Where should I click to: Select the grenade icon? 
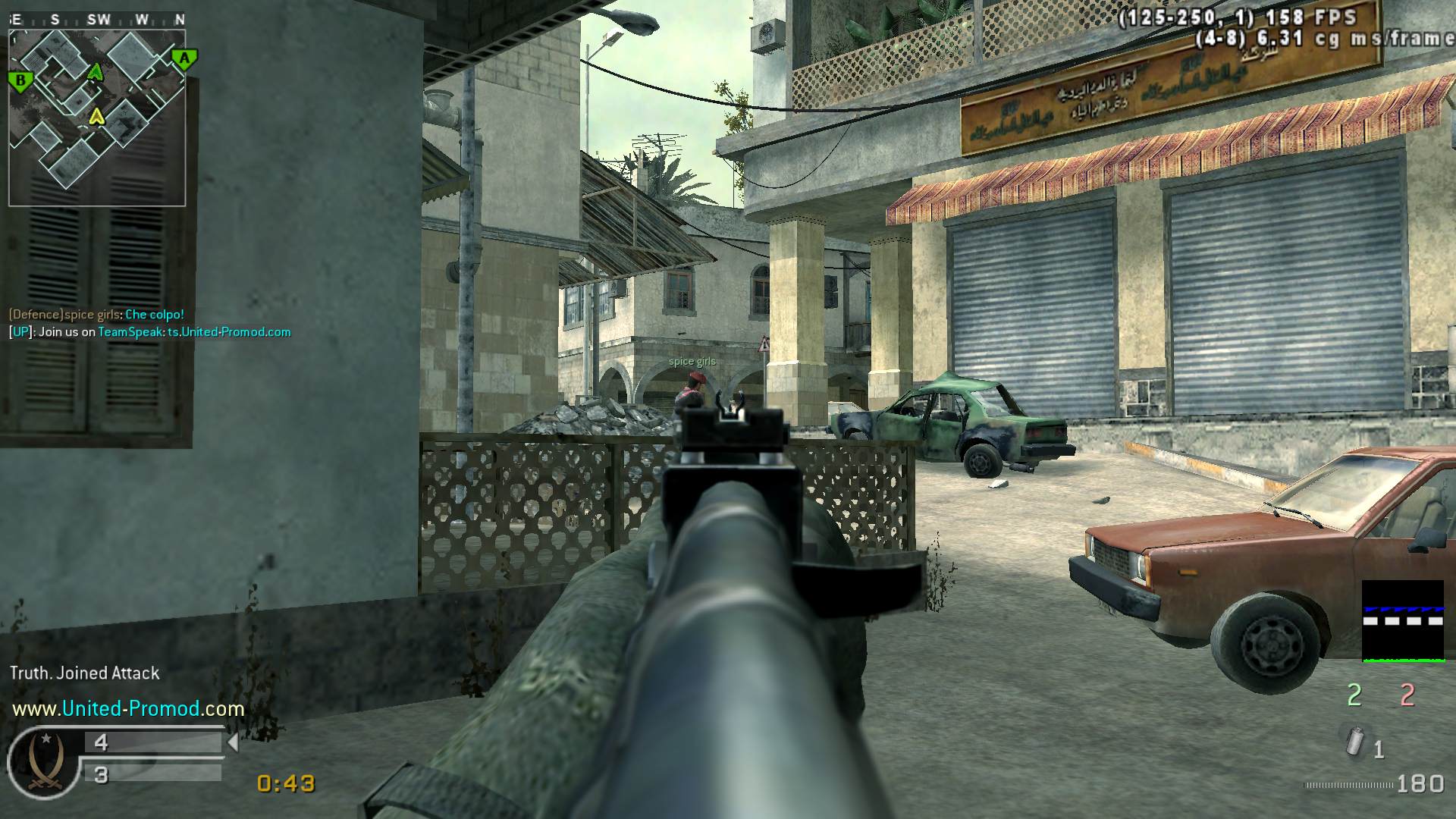(x=1354, y=742)
